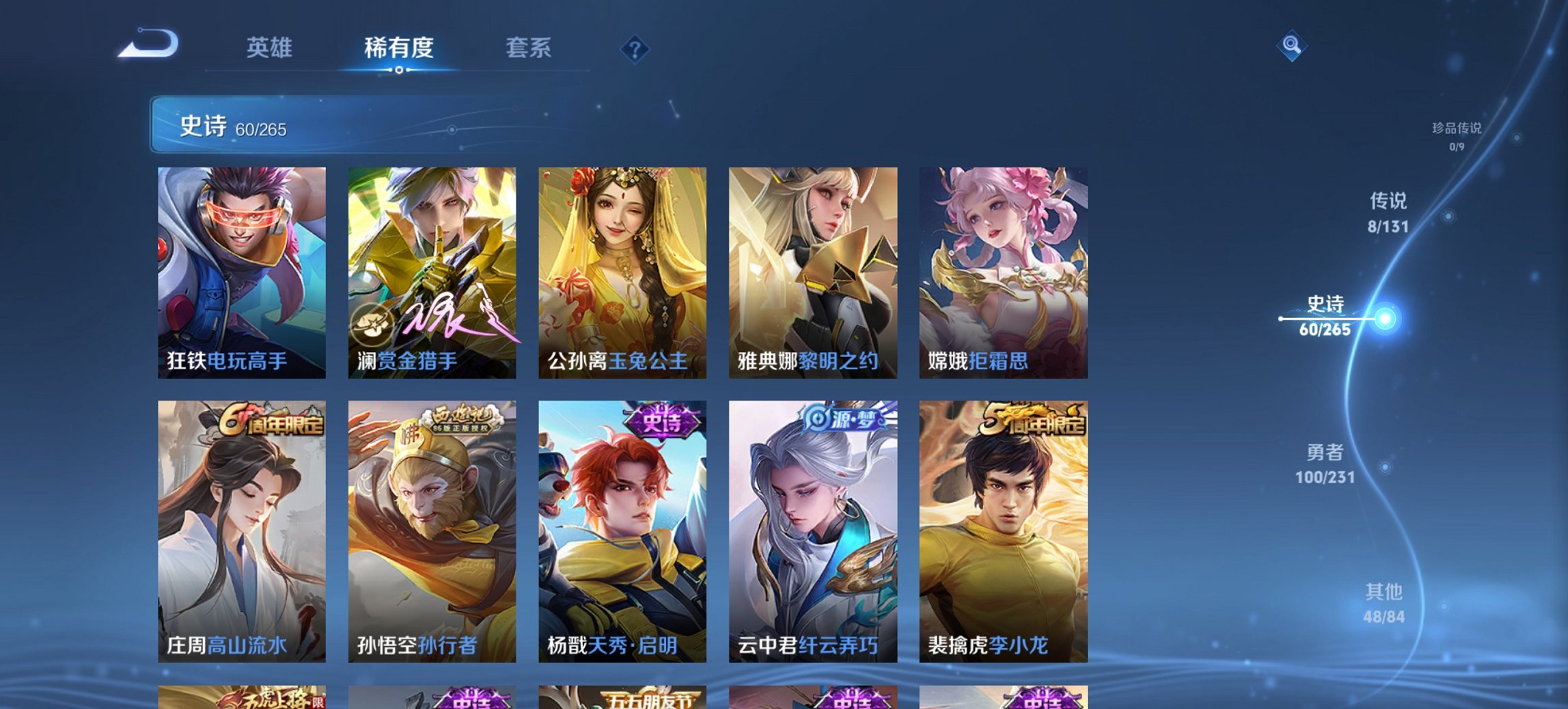
Task: Open the 套系 tab
Action: [x=529, y=49]
